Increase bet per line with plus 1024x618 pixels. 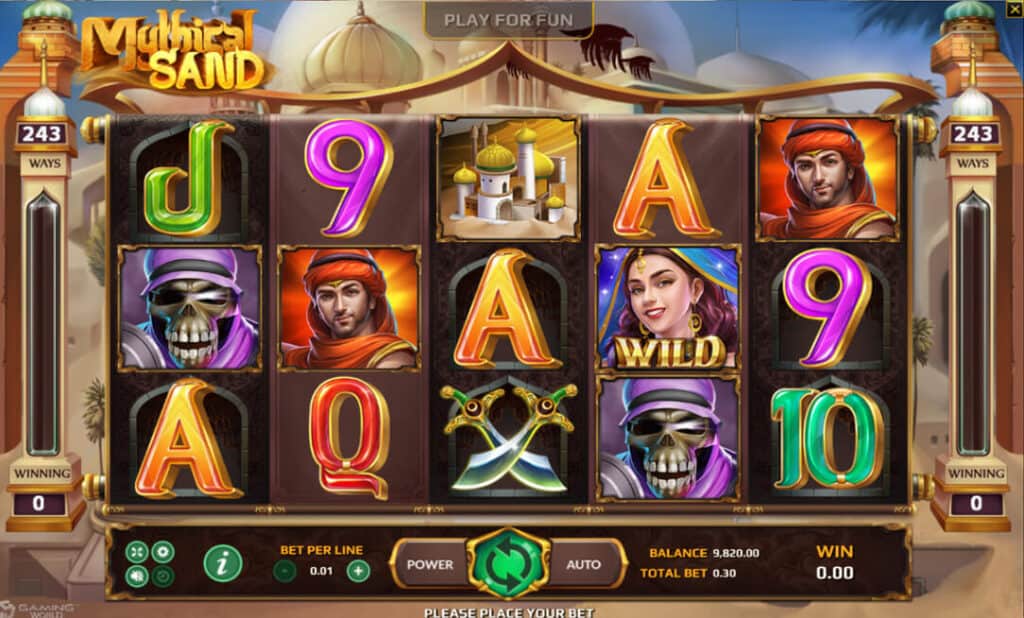tap(358, 571)
